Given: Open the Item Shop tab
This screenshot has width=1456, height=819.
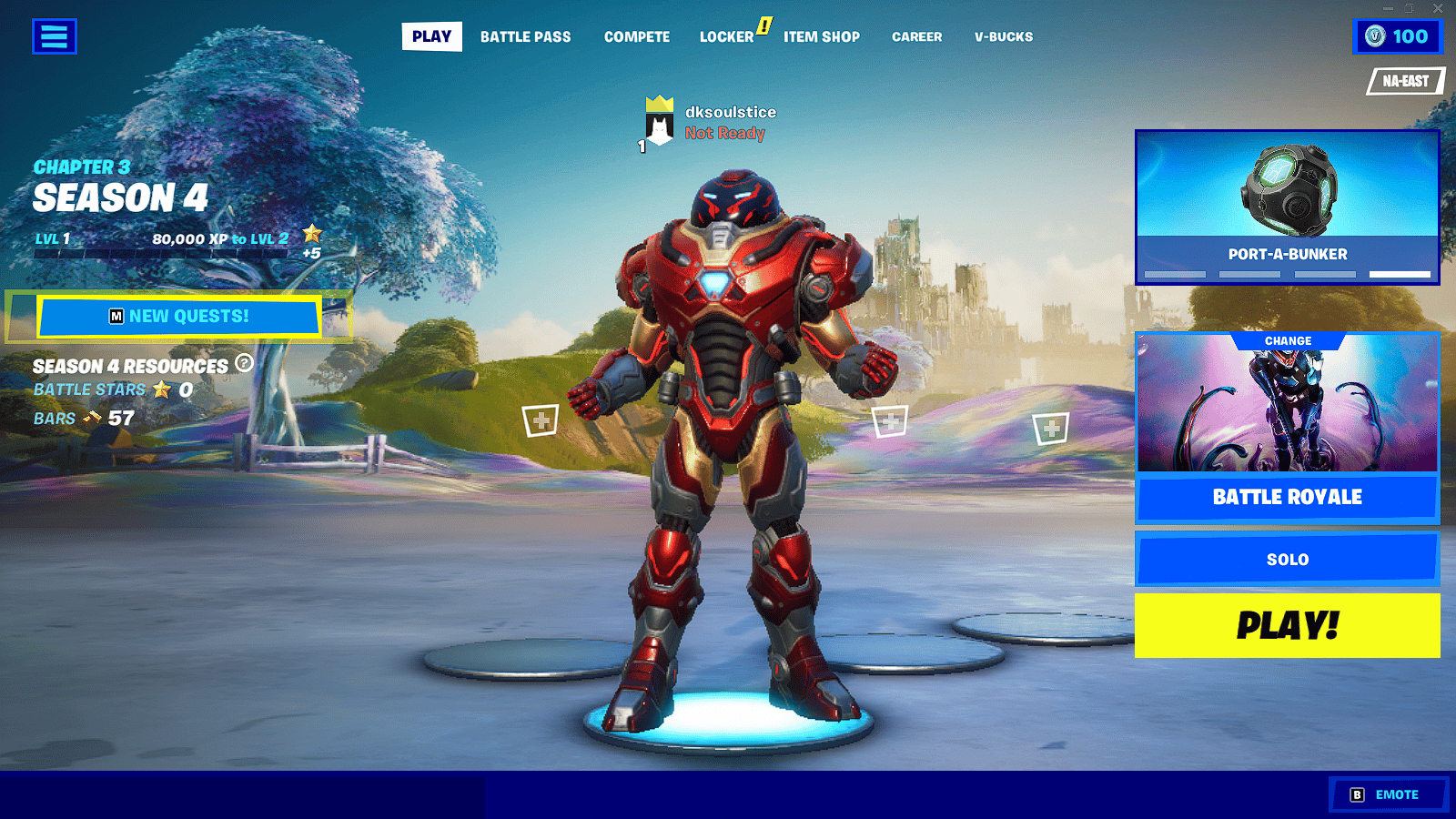Looking at the screenshot, I should click(x=822, y=36).
